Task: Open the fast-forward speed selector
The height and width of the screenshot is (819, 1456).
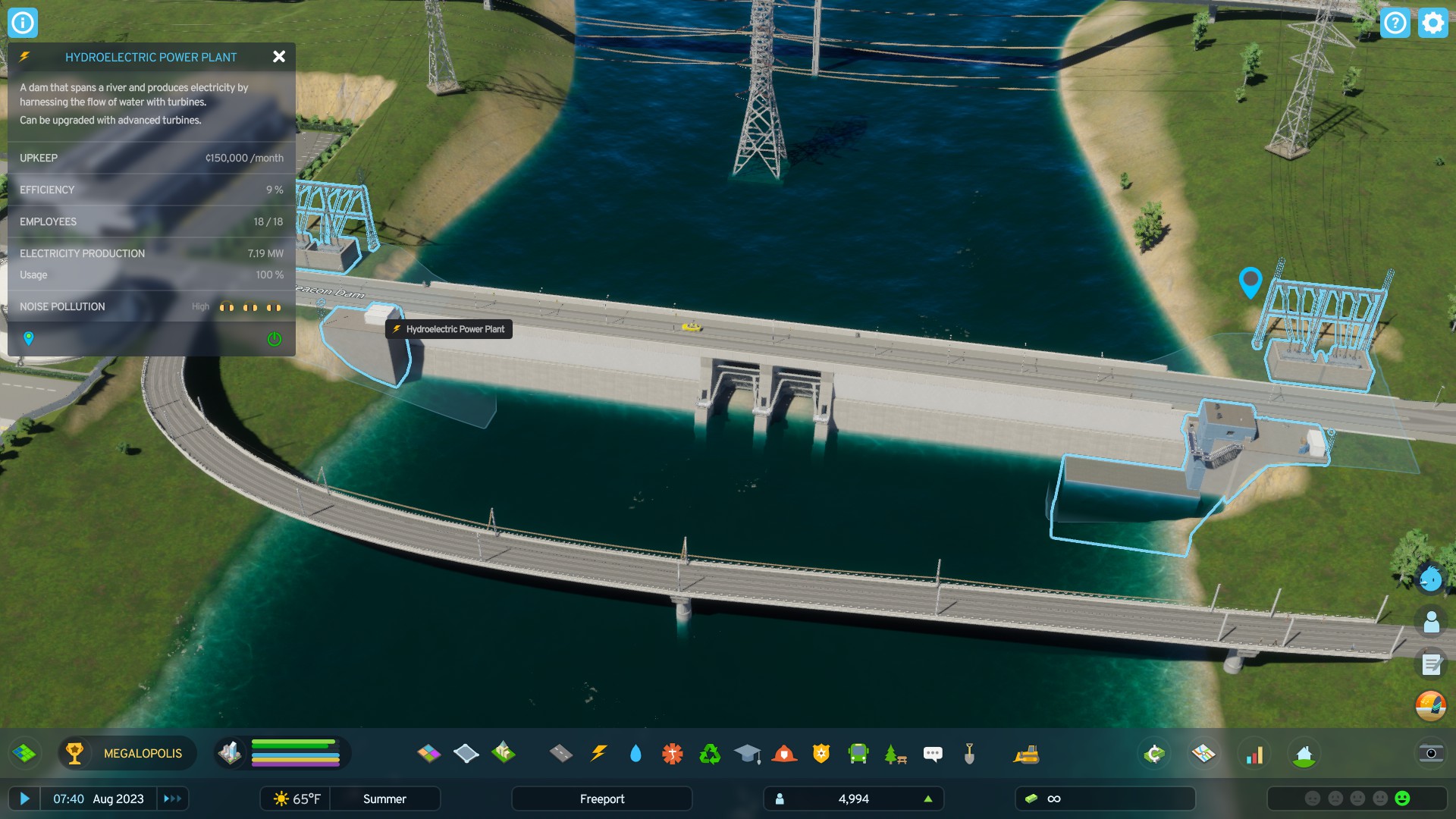Action: (x=171, y=799)
